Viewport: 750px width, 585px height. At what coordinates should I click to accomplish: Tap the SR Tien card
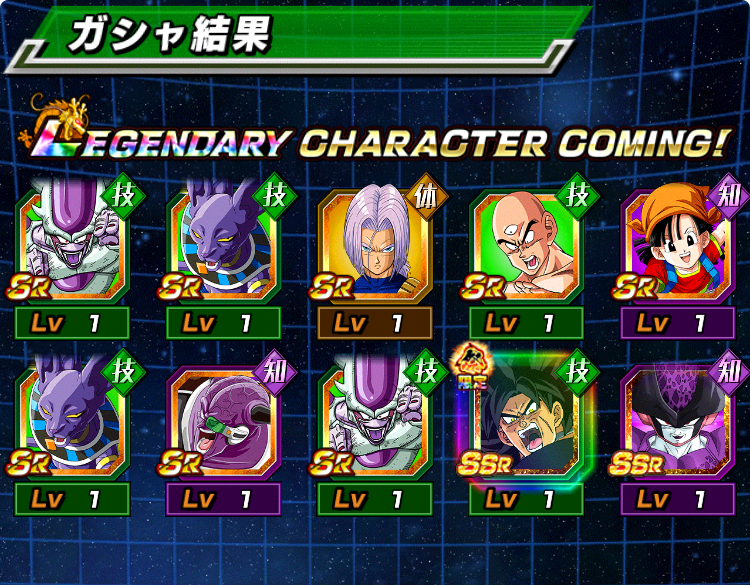point(525,247)
